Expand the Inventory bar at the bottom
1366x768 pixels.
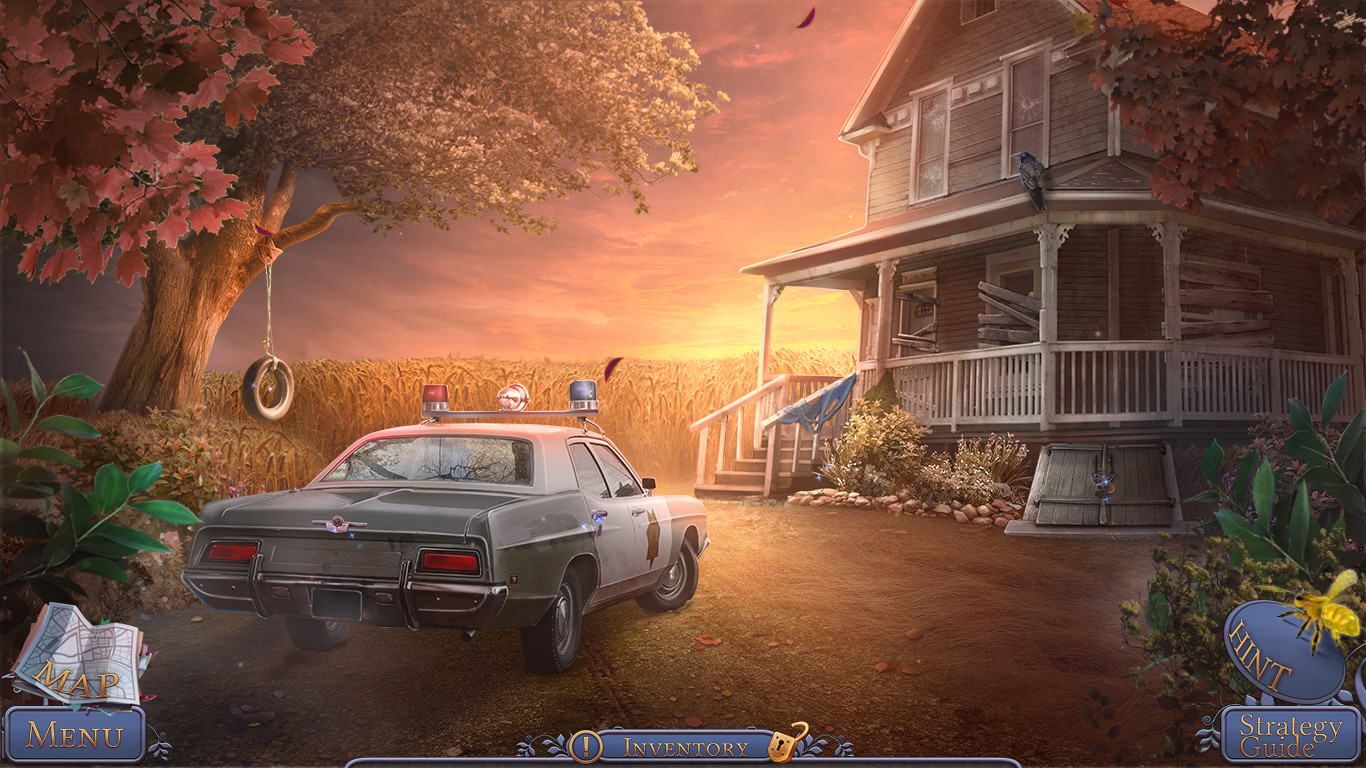click(x=685, y=745)
